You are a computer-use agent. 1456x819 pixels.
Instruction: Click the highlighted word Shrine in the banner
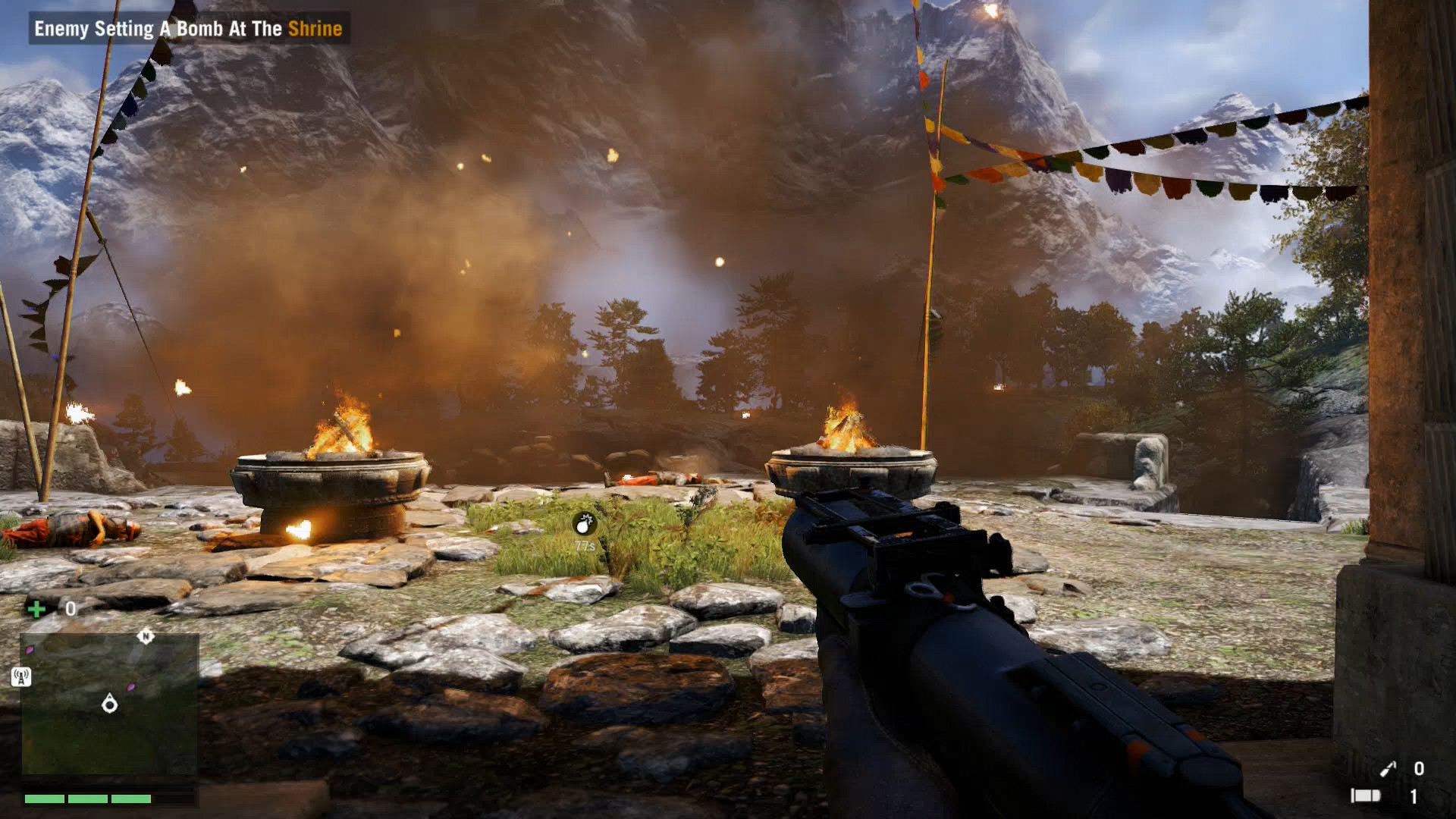click(x=315, y=29)
